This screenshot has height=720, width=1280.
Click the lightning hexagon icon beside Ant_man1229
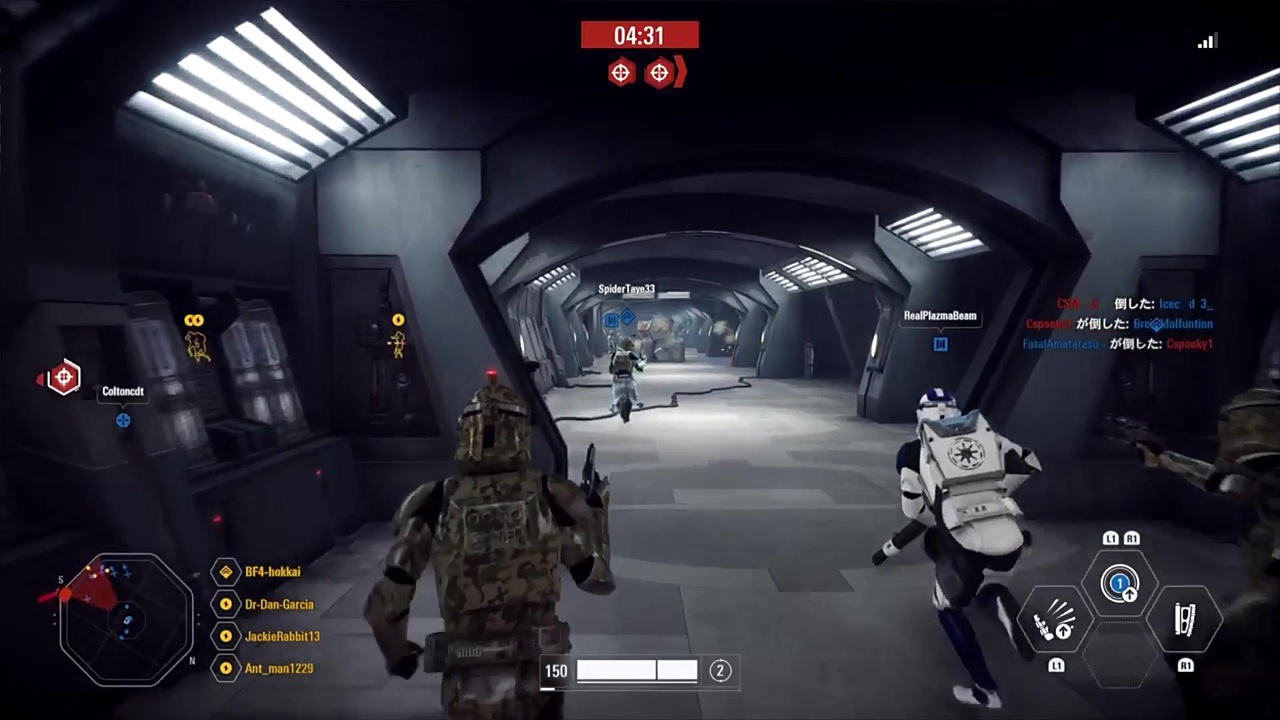225,668
